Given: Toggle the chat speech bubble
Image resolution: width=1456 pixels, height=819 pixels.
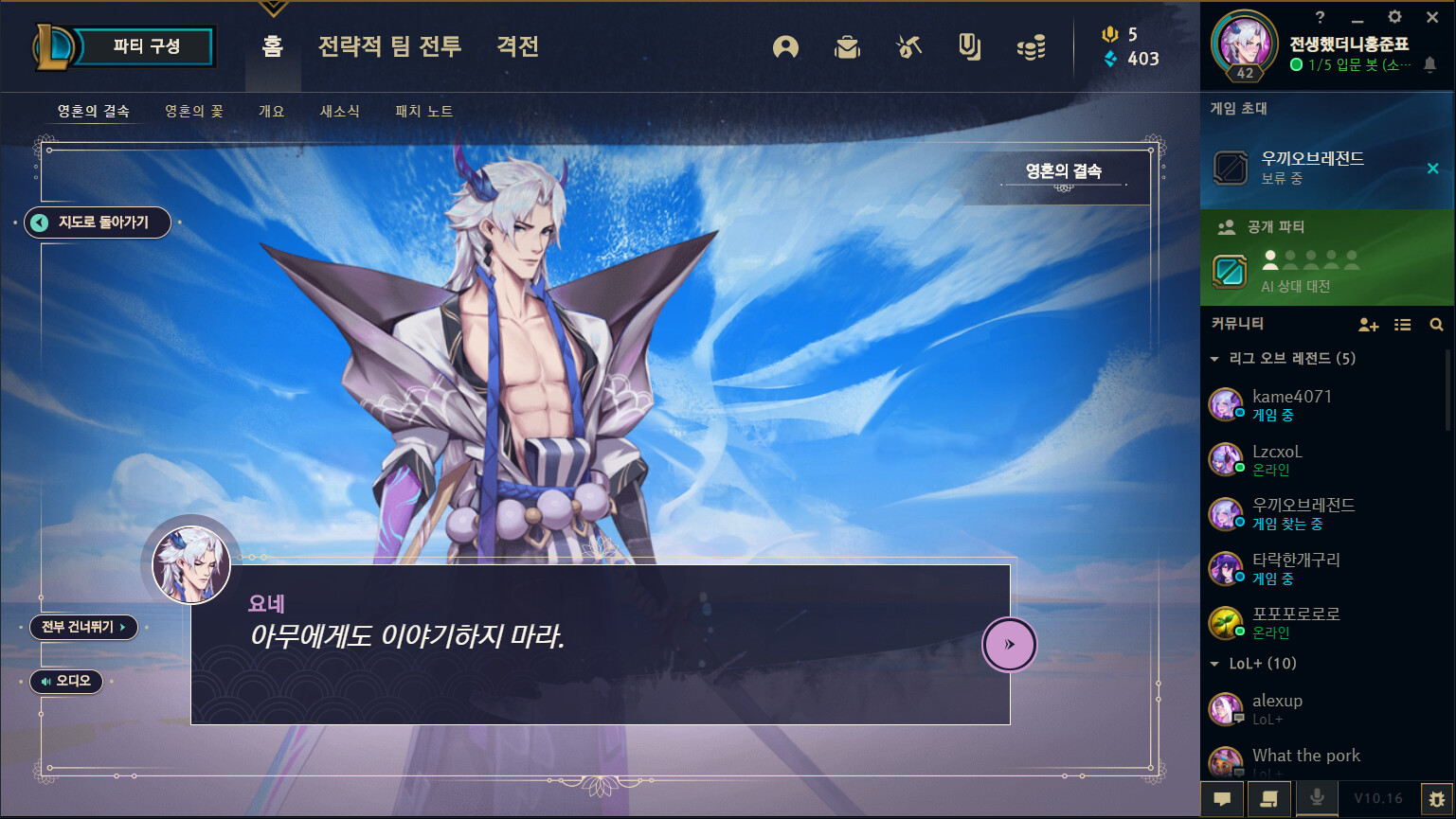Looking at the screenshot, I should [1223, 798].
